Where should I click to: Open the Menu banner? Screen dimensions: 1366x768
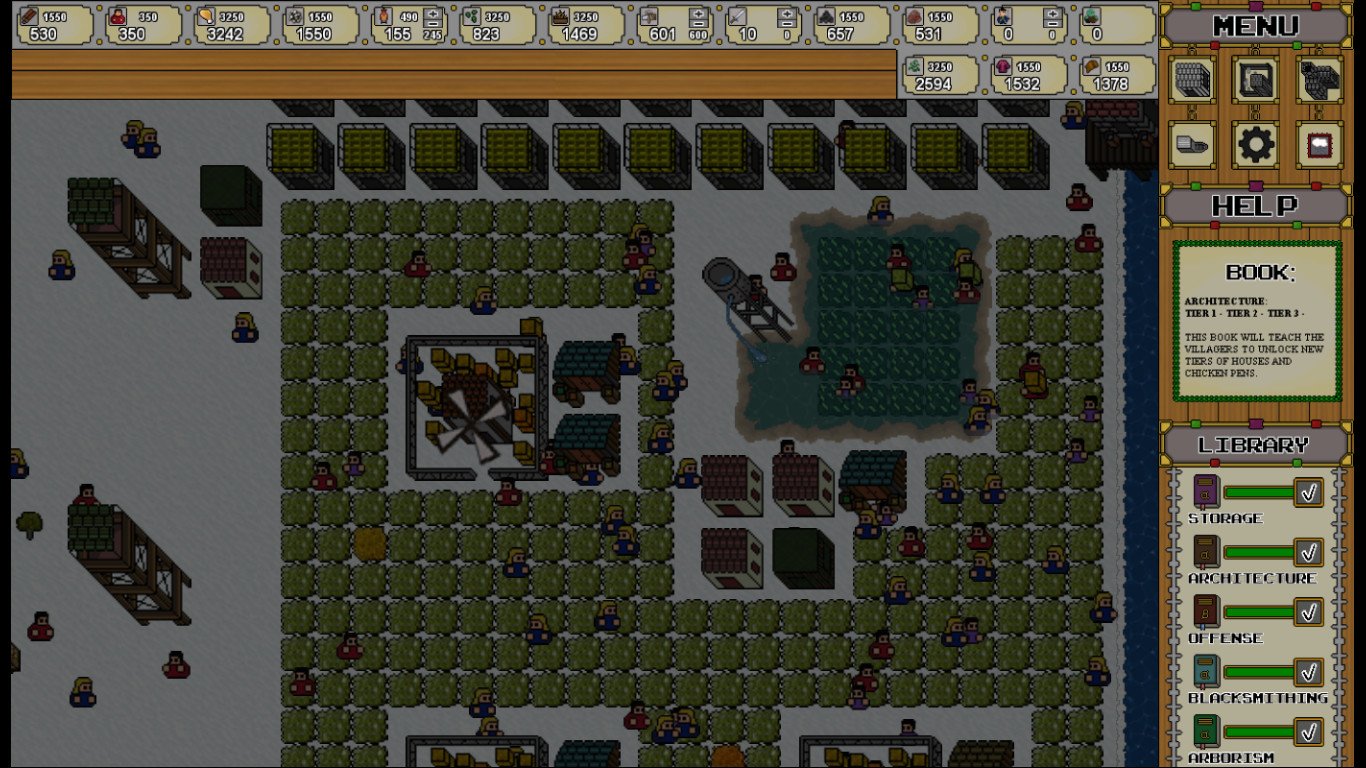pos(1256,26)
